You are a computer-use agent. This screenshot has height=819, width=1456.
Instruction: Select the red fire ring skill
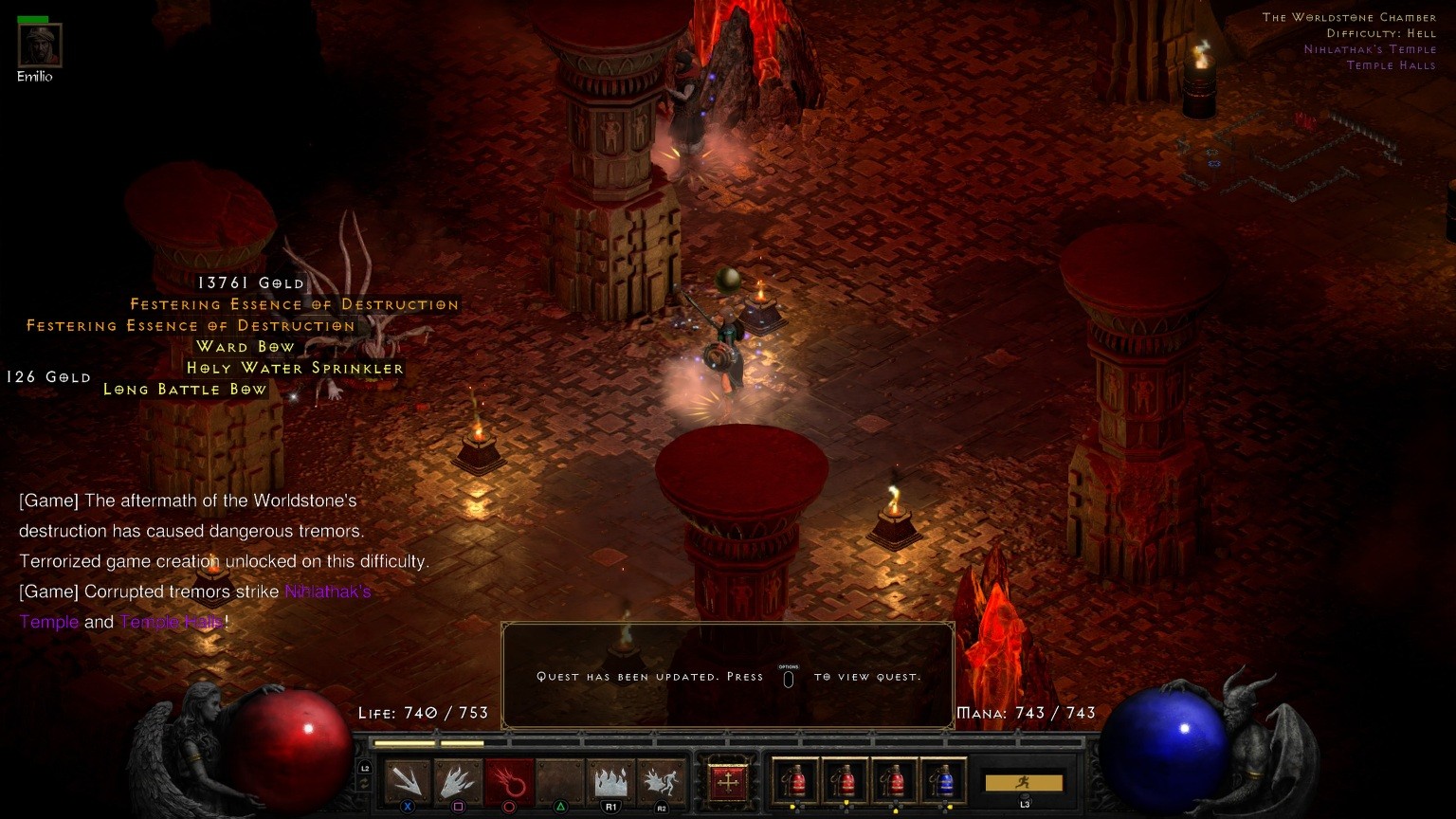pos(509,781)
